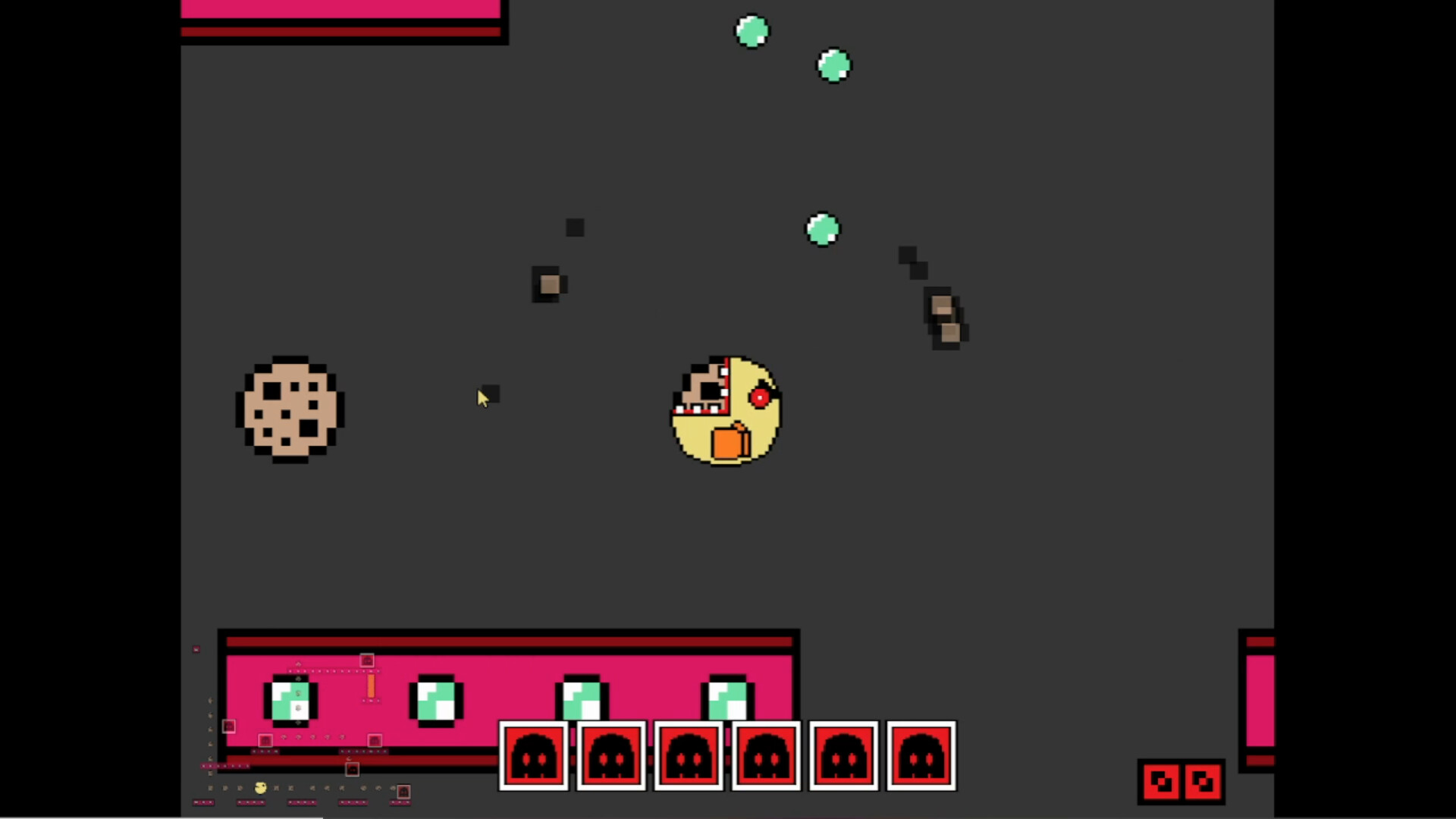Click the chocolate chip cookie sprite

292,409
